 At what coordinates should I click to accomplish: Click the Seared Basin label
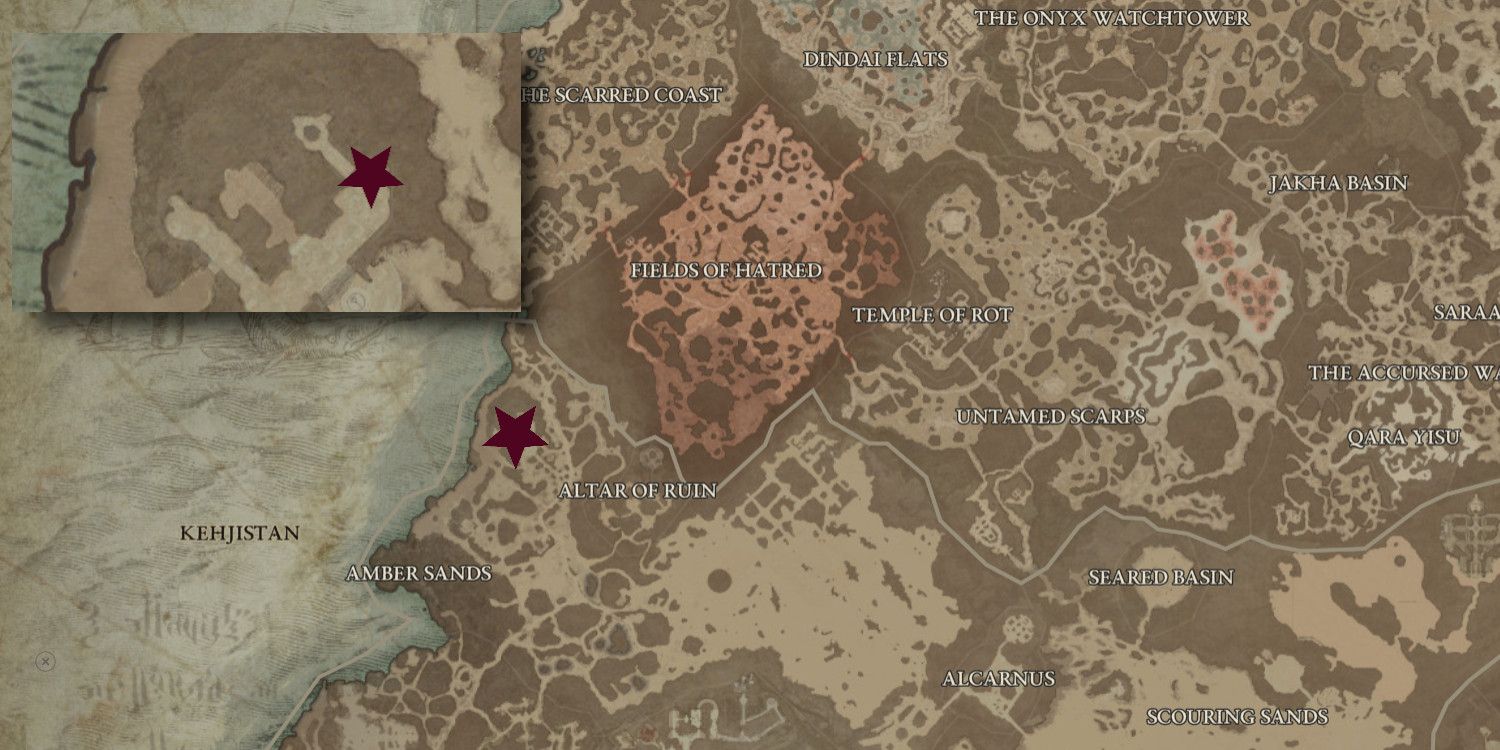[x=1159, y=577]
